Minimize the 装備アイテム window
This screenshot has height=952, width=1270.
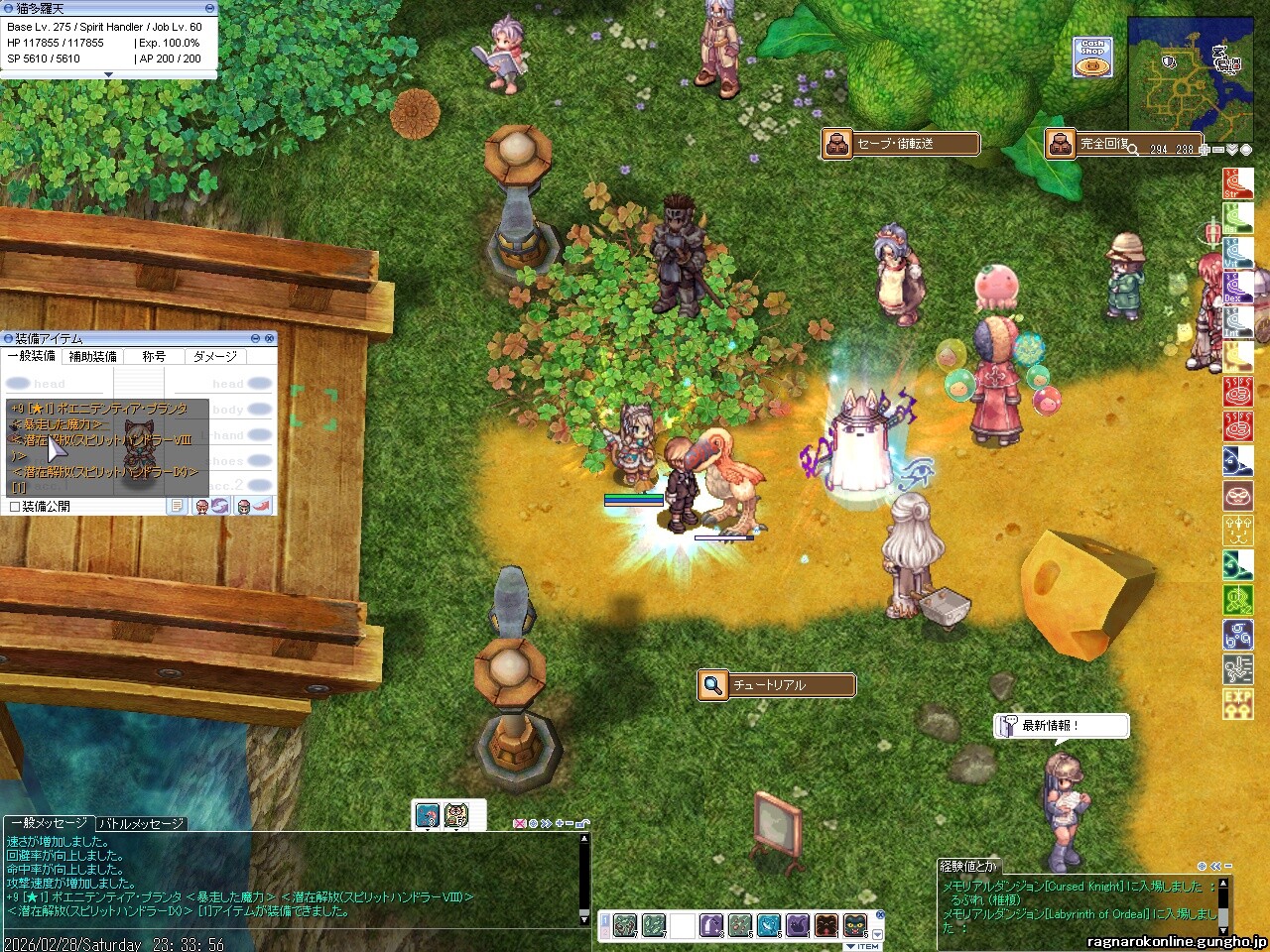click(x=255, y=339)
